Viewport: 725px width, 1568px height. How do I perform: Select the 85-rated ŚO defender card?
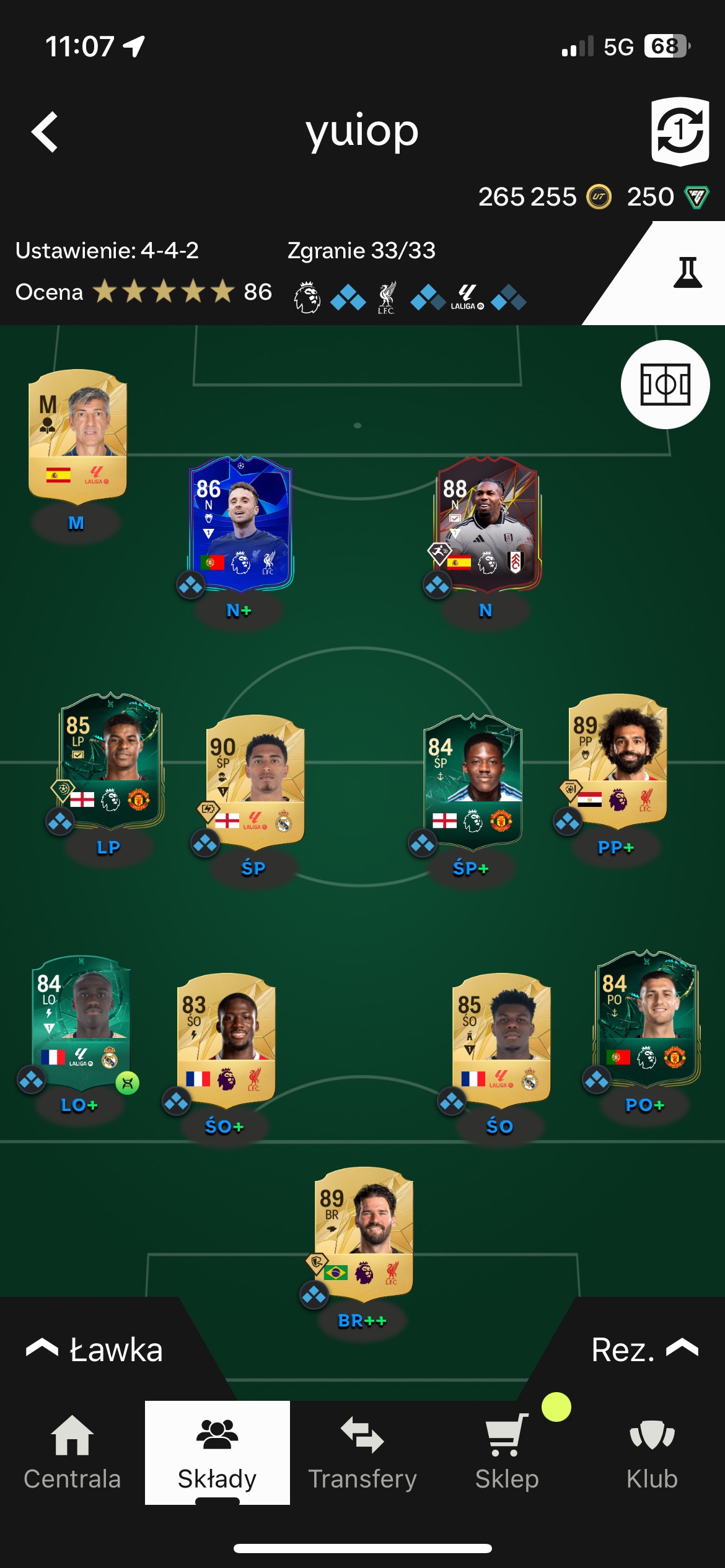pyautogui.click(x=501, y=1040)
